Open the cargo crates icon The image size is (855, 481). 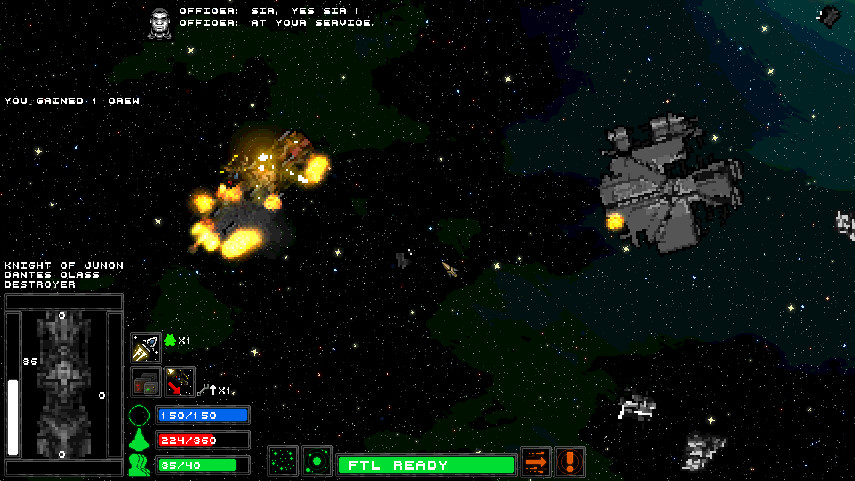(146, 382)
